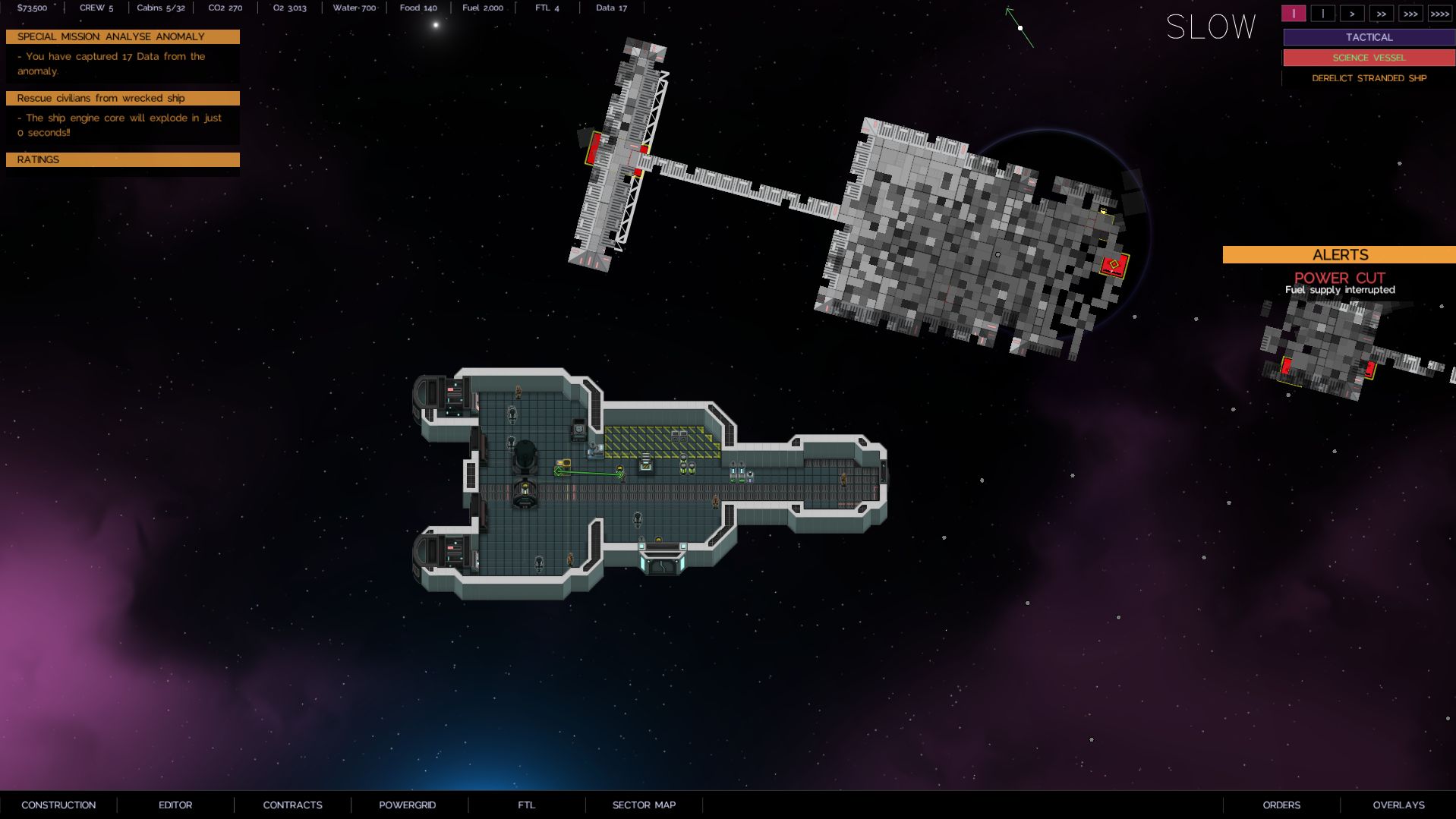Pause the game simulation
This screenshot has height=819, width=1456.
[x=1294, y=13]
